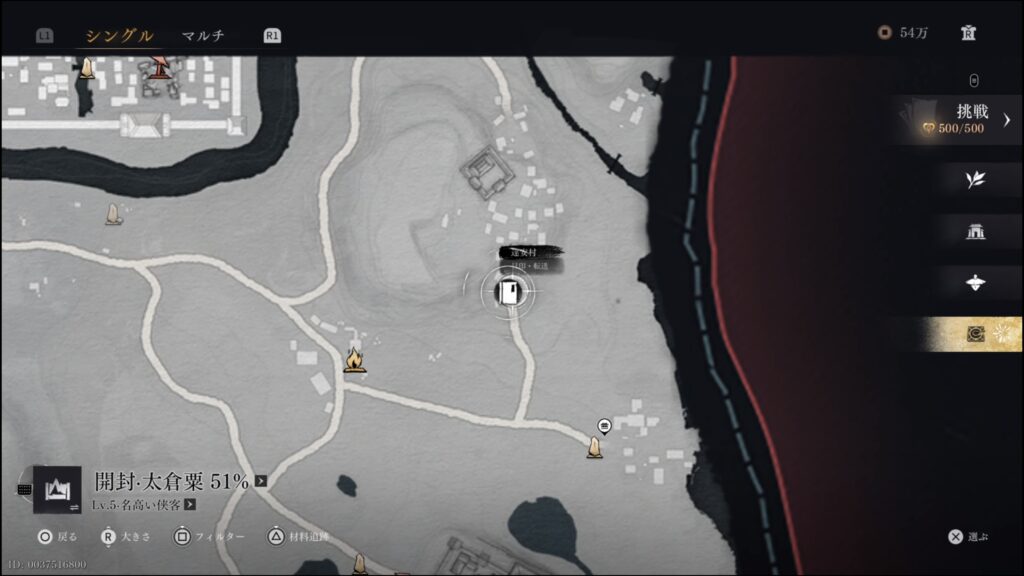
Task: Select the temple gate category button
Action: (975, 232)
